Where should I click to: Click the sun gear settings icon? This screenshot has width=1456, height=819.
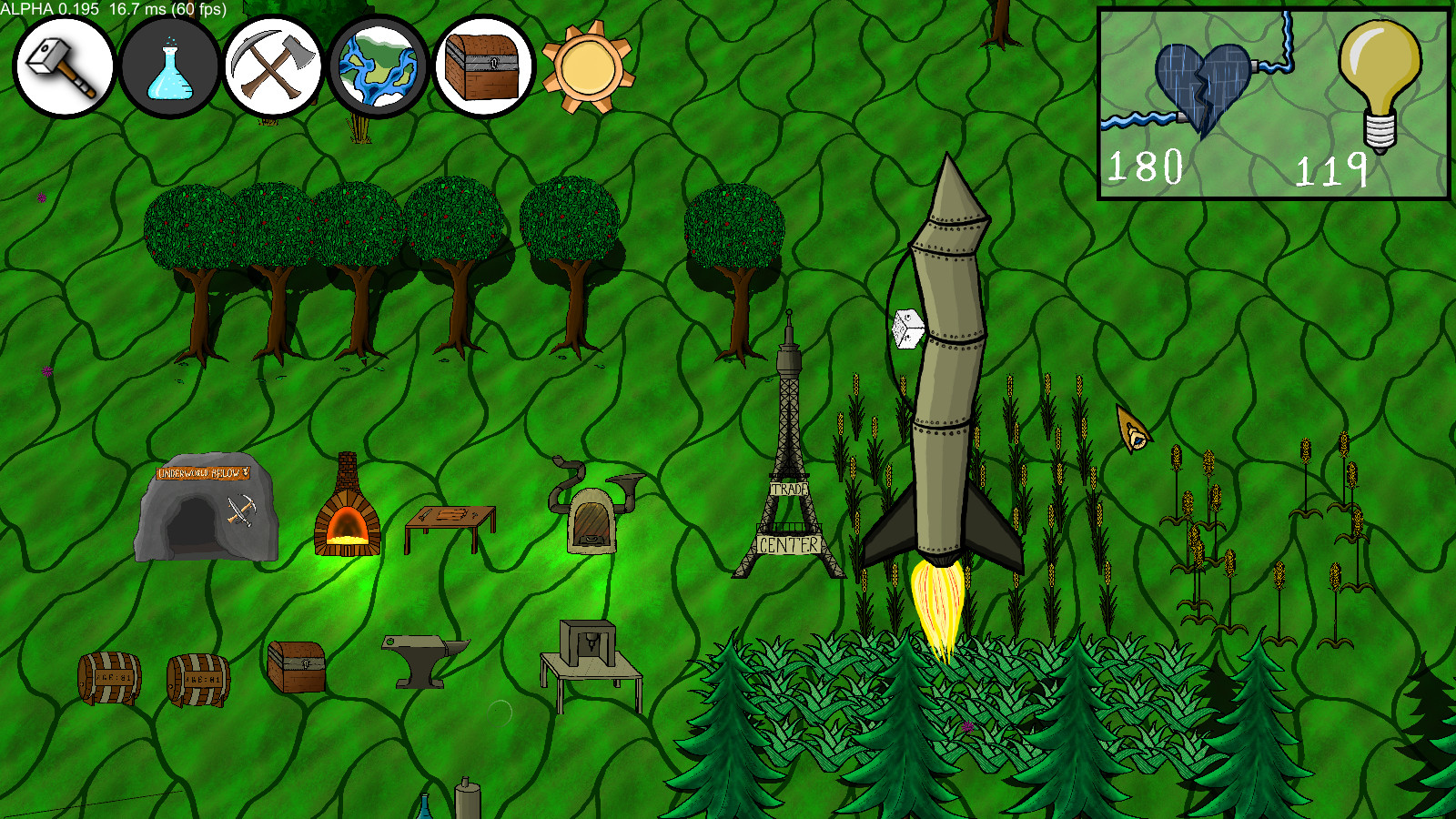587,67
